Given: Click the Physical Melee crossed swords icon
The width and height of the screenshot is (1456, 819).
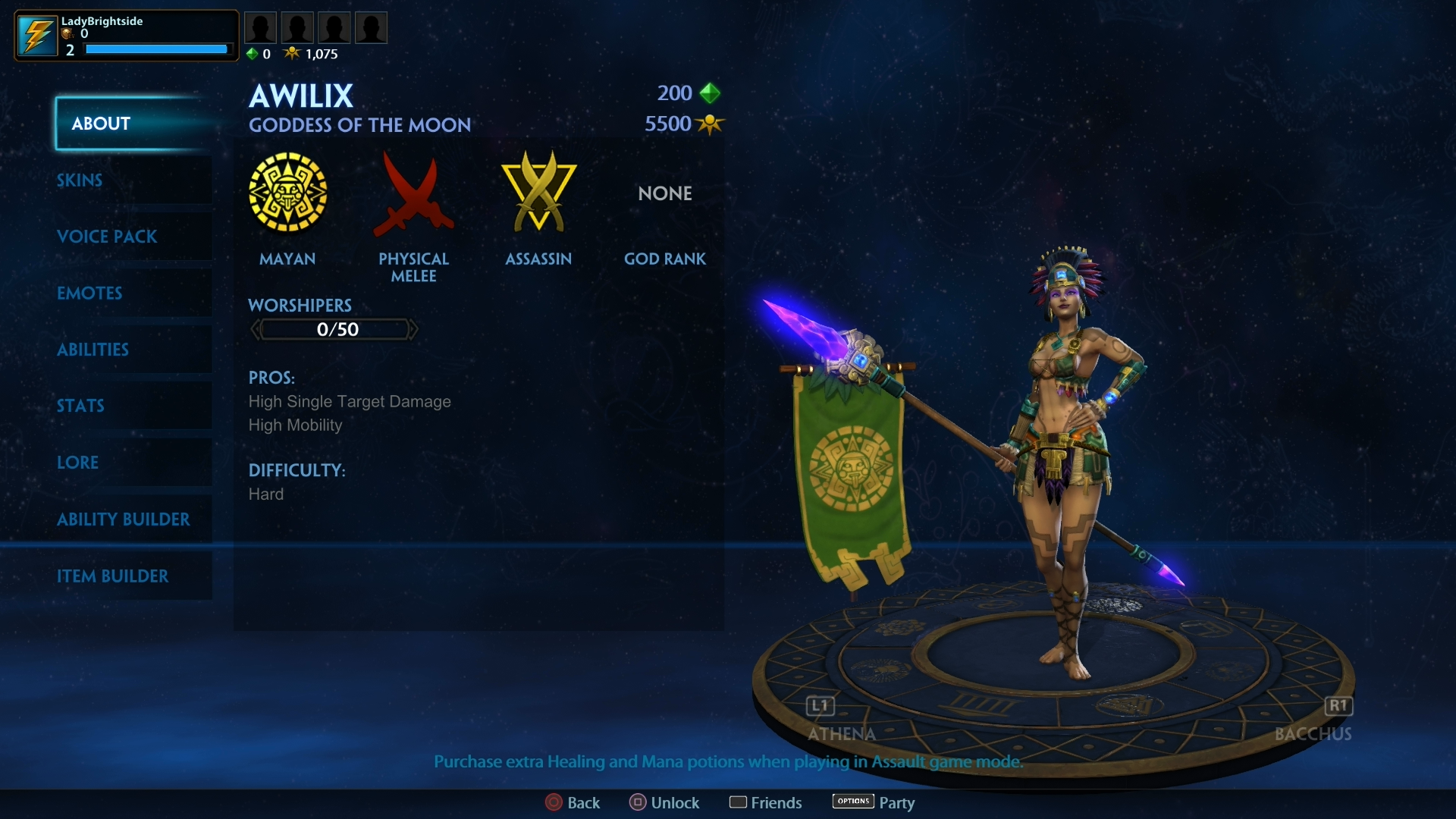Looking at the screenshot, I should pyautogui.click(x=414, y=193).
